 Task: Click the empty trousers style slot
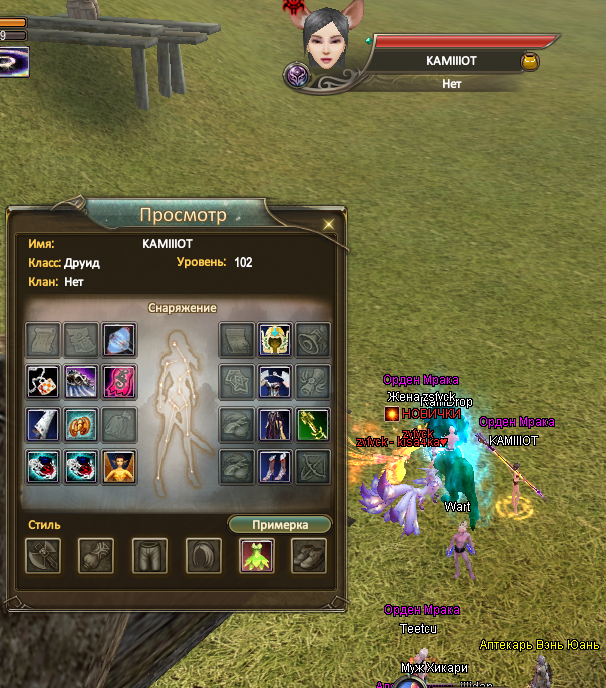tap(150, 556)
